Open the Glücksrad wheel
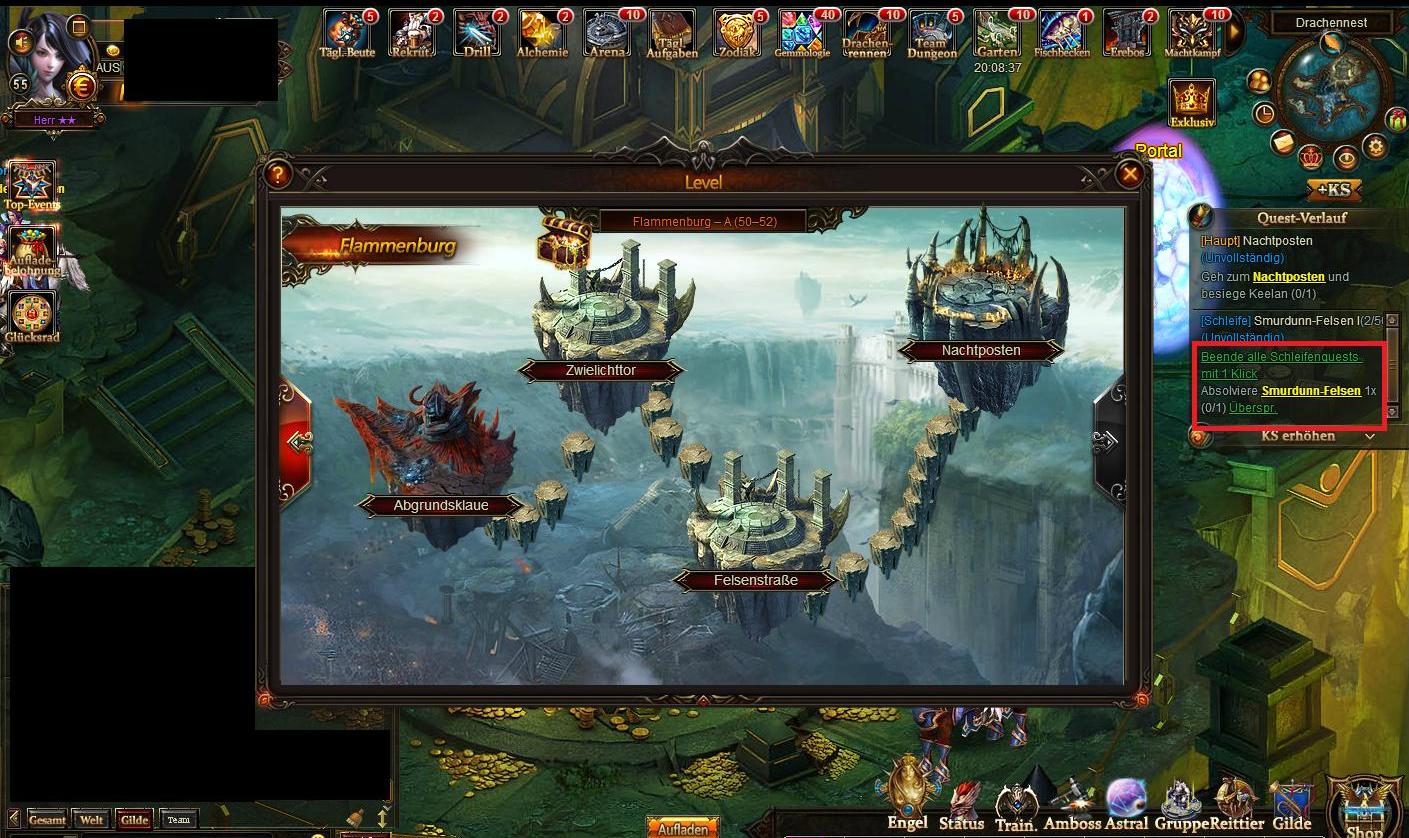Image resolution: width=1409 pixels, height=838 pixels. 31,315
